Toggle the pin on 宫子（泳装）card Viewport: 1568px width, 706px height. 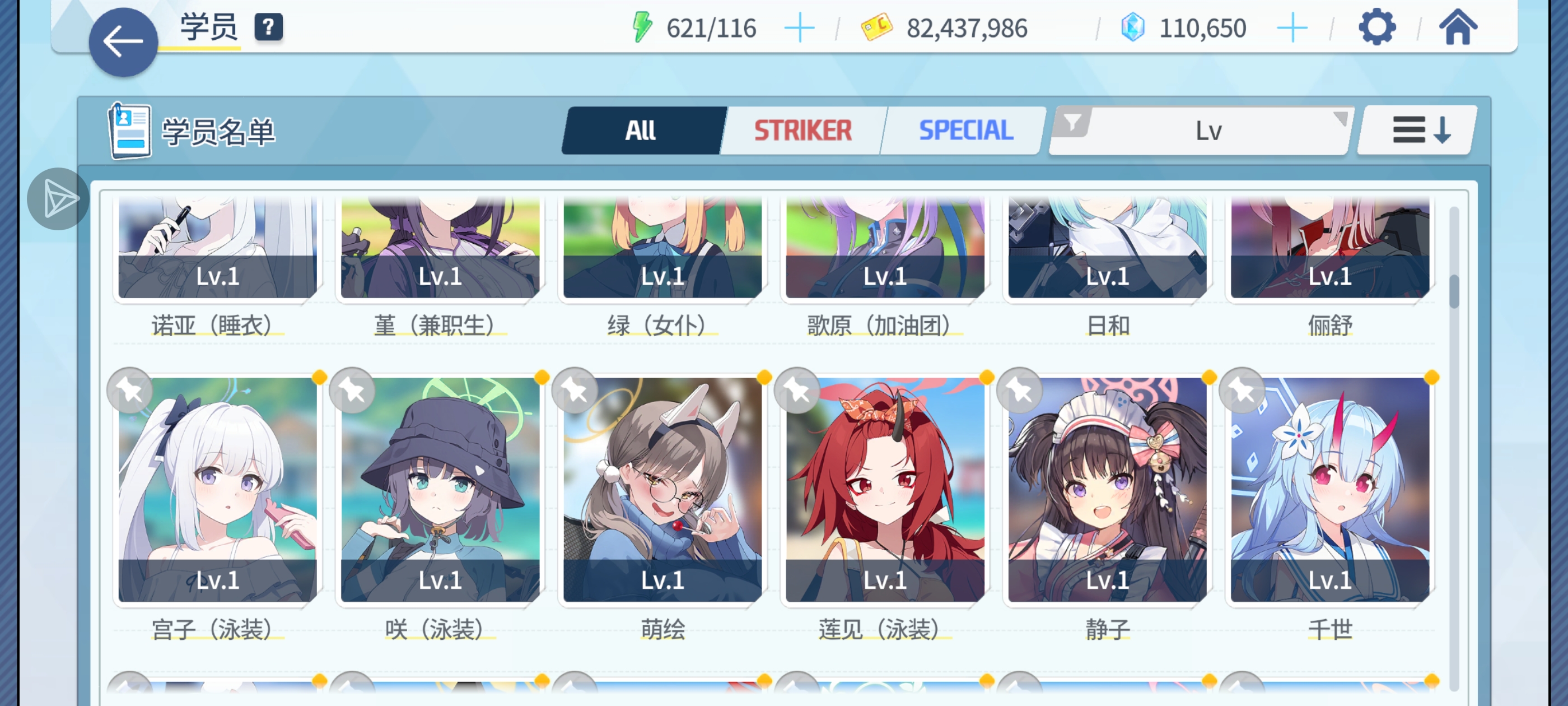tap(129, 391)
